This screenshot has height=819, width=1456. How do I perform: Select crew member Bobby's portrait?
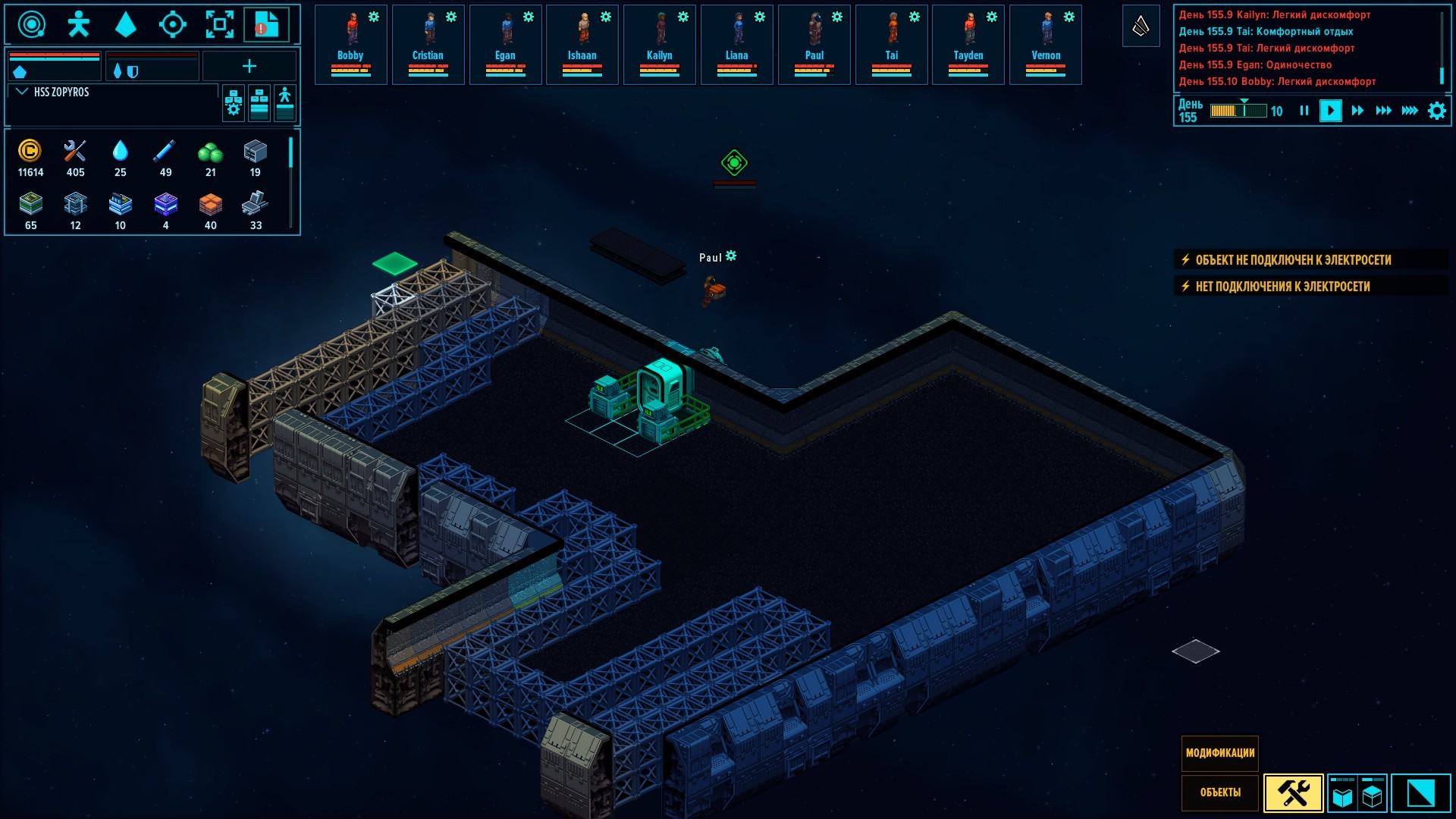[x=350, y=44]
